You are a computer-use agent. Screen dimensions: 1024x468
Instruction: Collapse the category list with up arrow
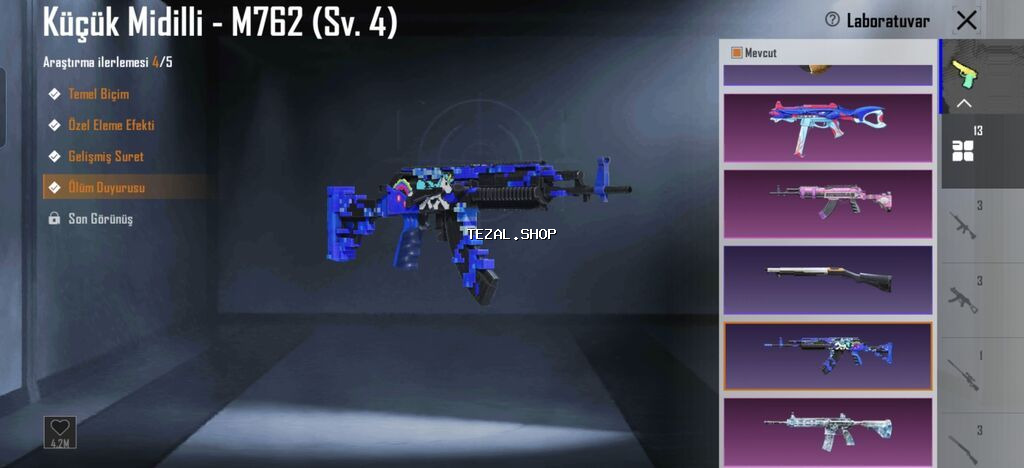click(x=965, y=103)
